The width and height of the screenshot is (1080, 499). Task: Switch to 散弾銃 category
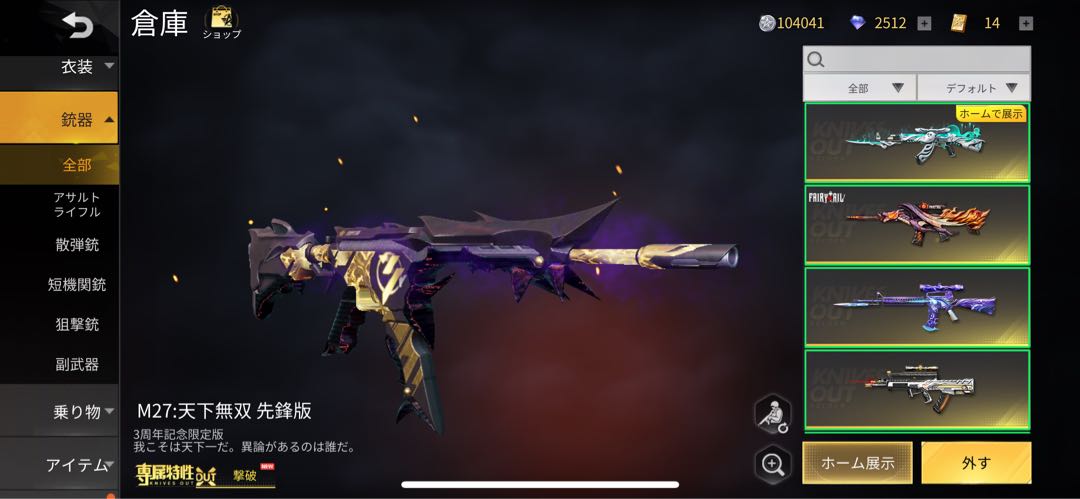76,244
